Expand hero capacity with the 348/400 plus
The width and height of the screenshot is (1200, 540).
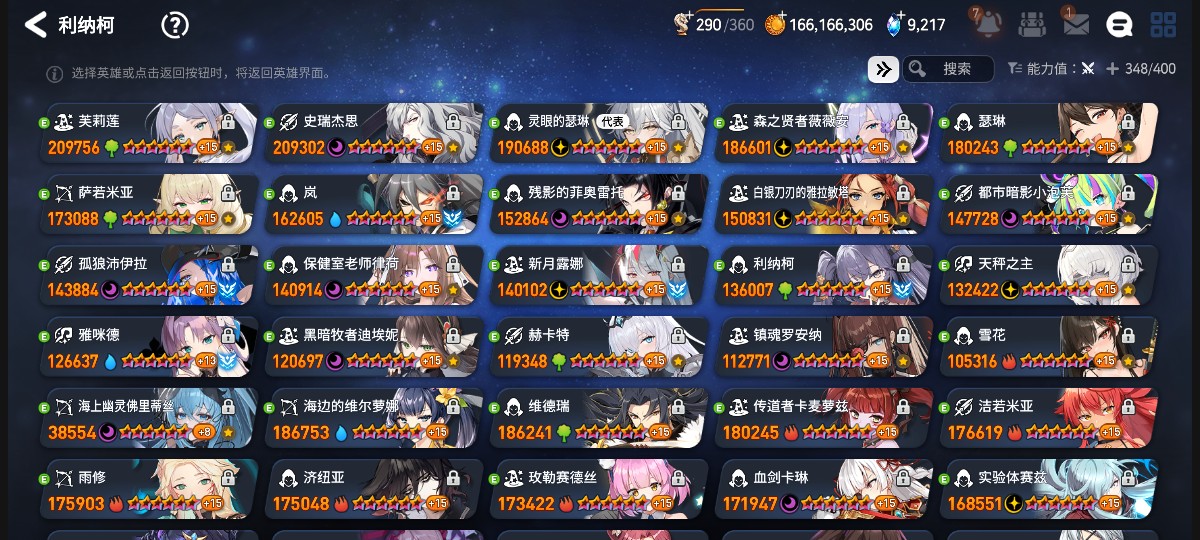coord(1112,69)
